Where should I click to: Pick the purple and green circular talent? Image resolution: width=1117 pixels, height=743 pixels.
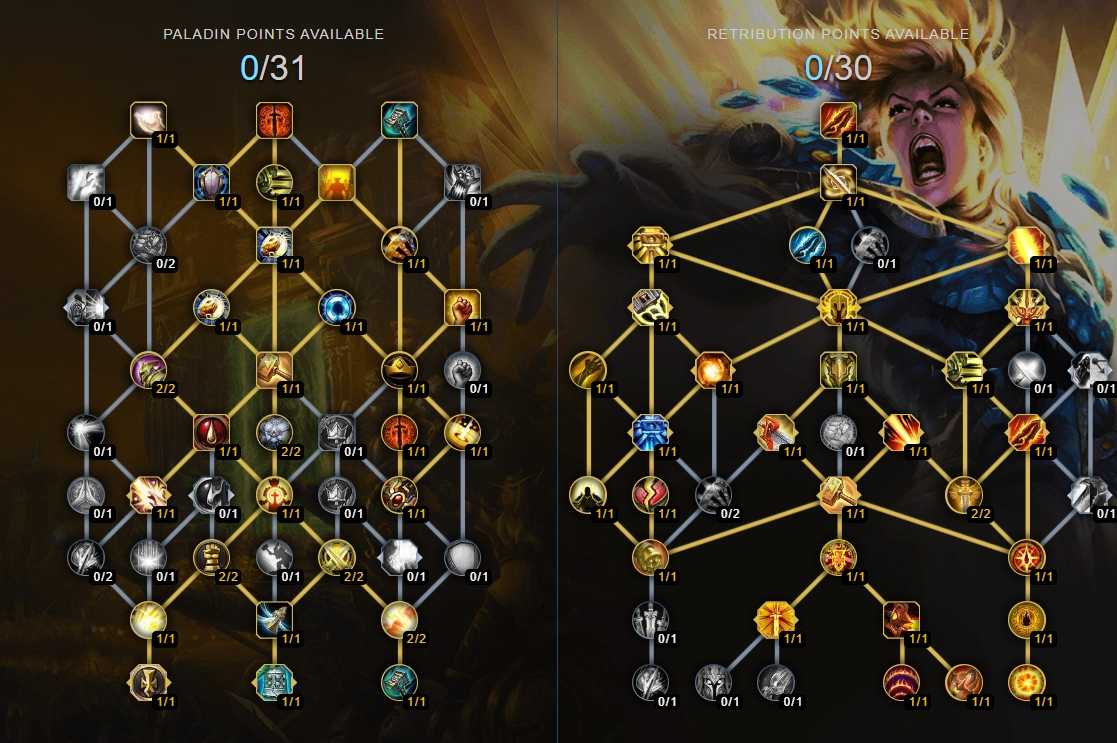[x=148, y=370]
